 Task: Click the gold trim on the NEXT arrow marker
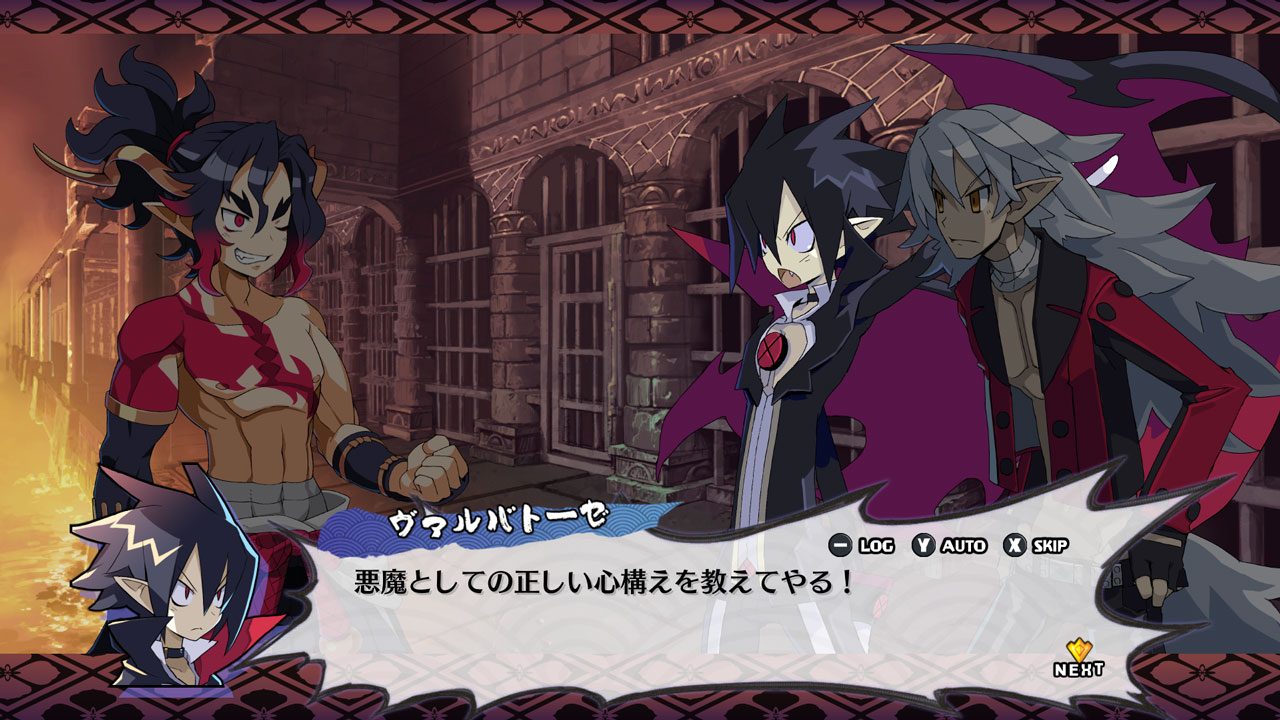coord(1081,647)
